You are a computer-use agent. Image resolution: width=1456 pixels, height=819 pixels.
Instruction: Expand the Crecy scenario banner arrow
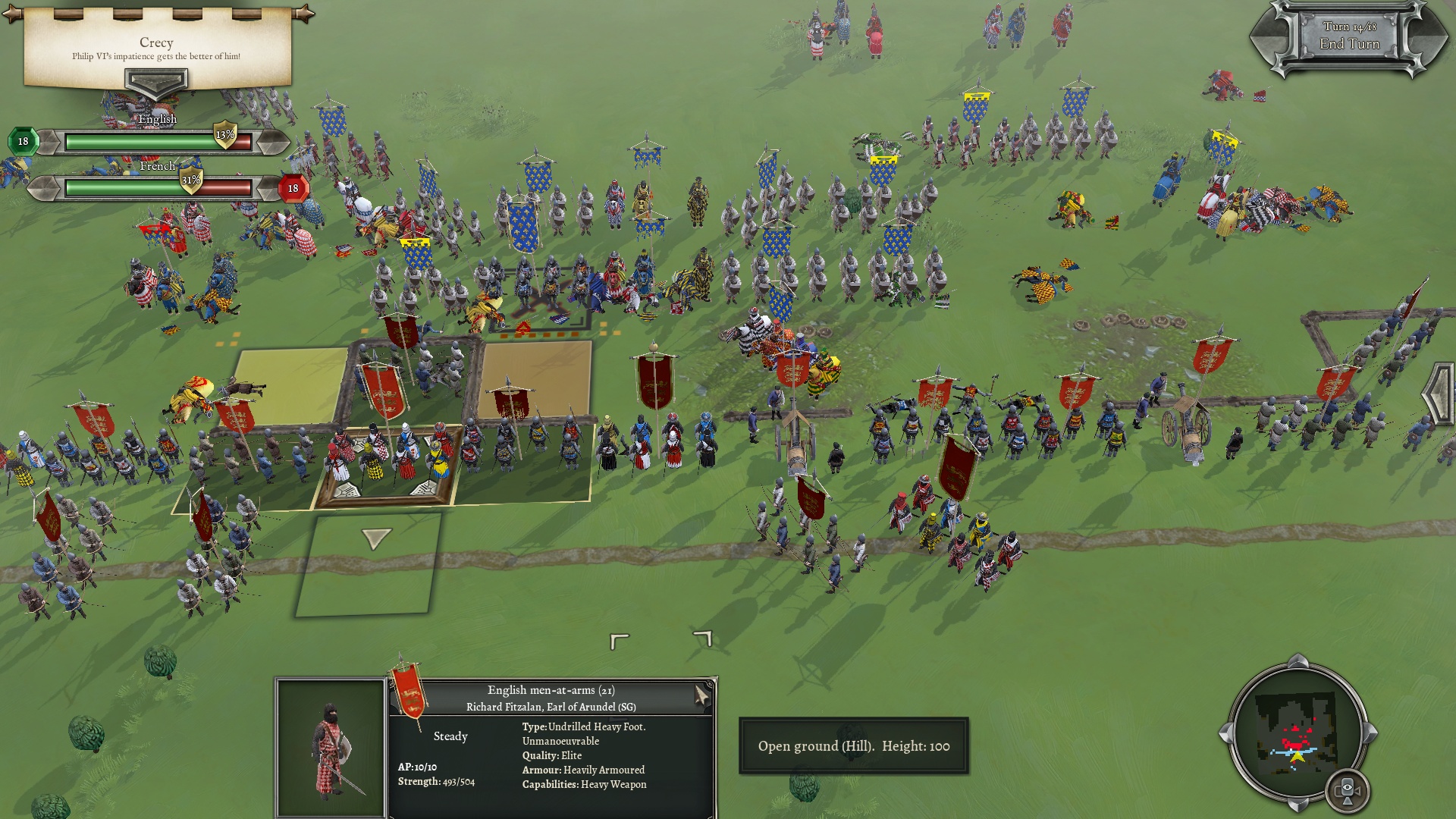pyautogui.click(x=155, y=81)
